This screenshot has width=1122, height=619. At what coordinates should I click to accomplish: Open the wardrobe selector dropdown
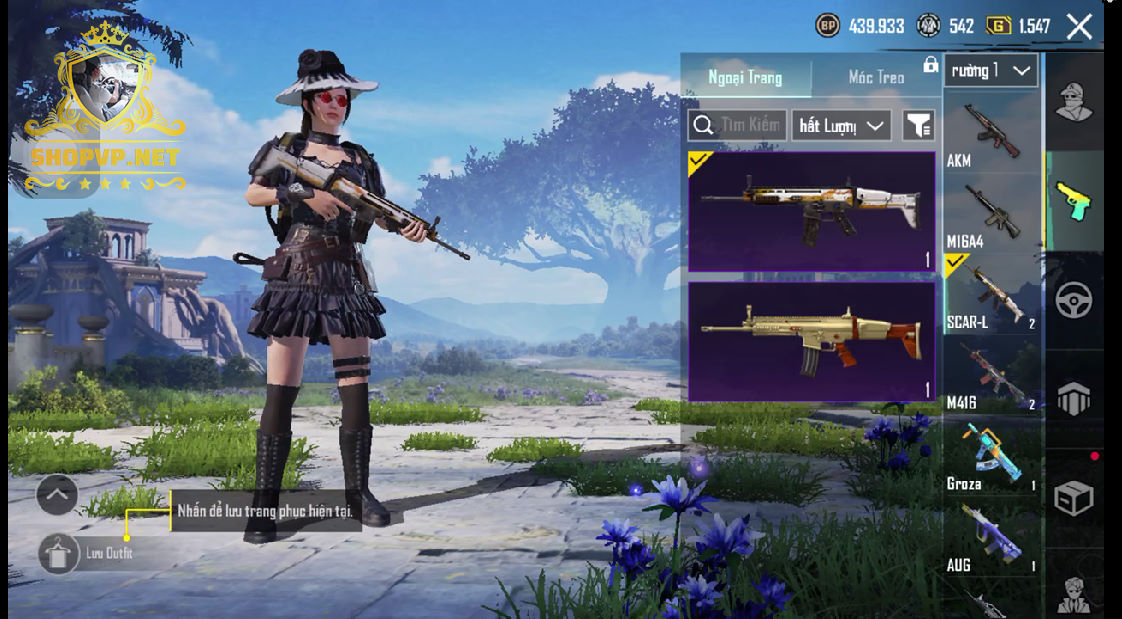[x=990, y=71]
